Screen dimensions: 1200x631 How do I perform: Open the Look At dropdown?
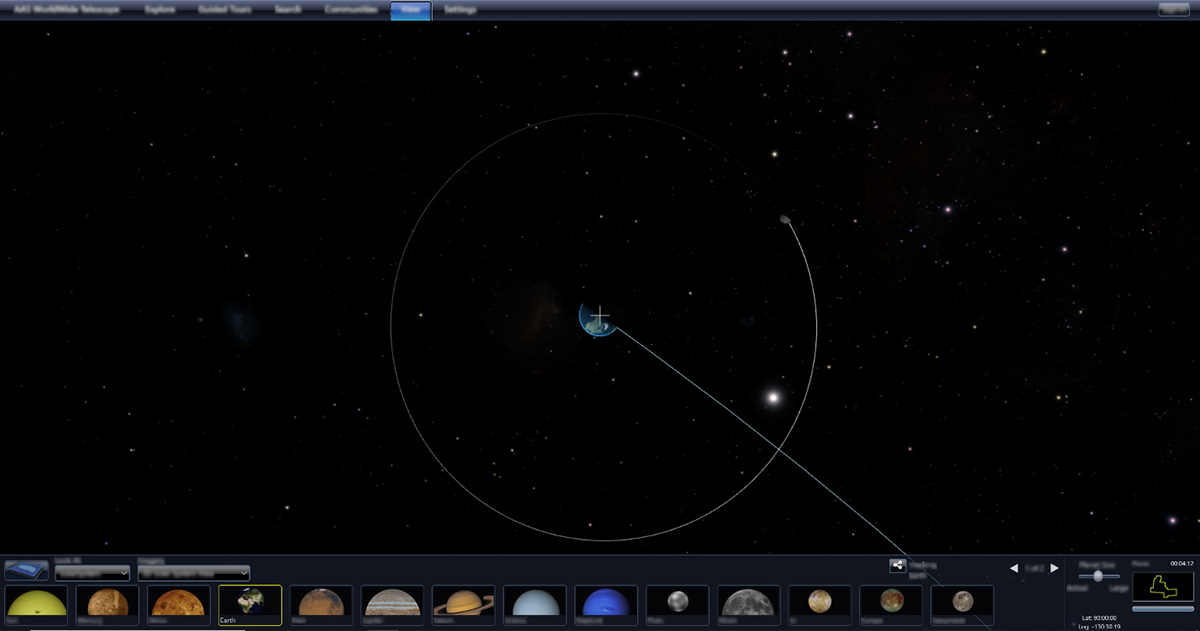click(x=93, y=573)
